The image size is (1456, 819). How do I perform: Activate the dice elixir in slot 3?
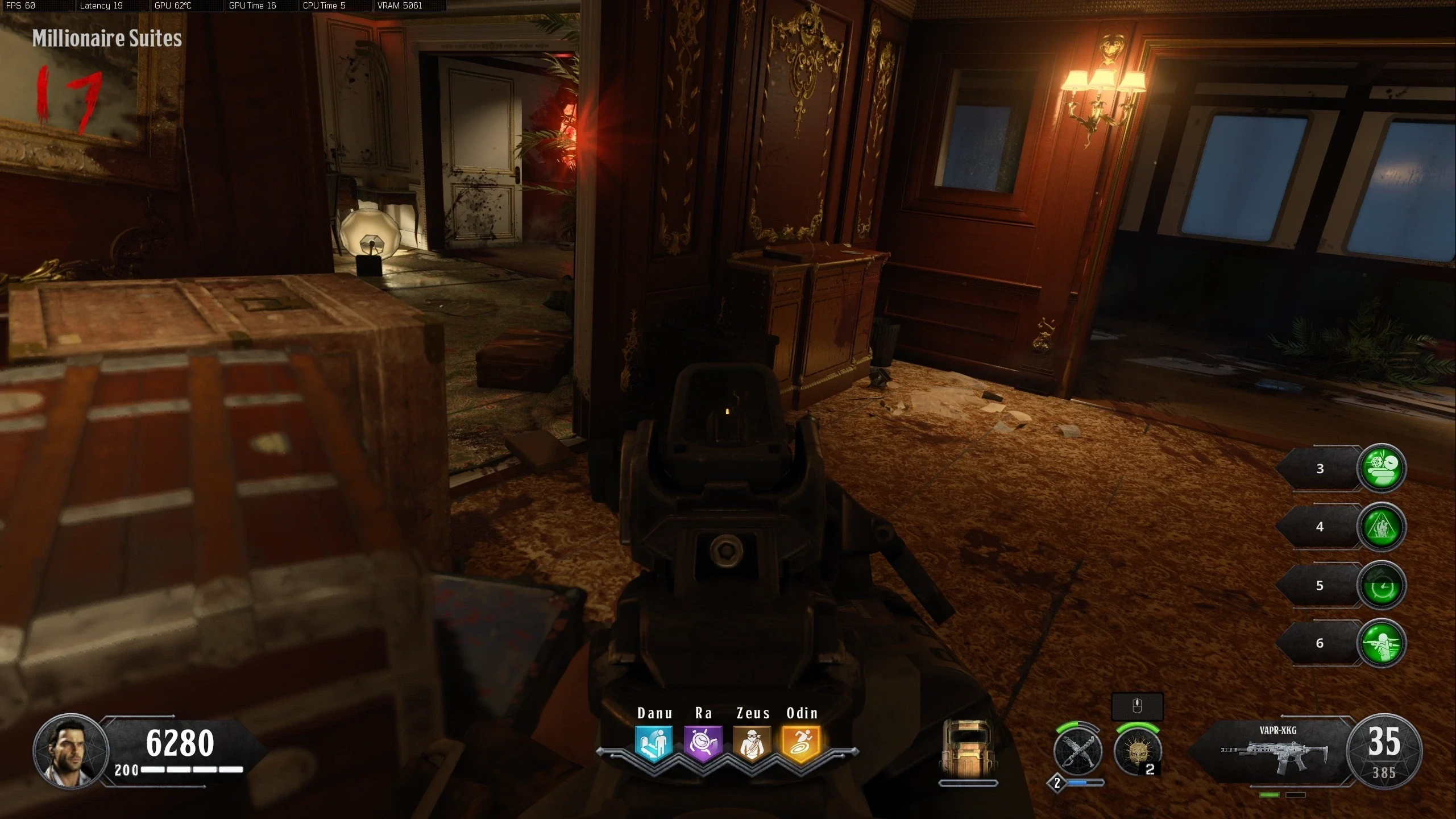(1381, 468)
